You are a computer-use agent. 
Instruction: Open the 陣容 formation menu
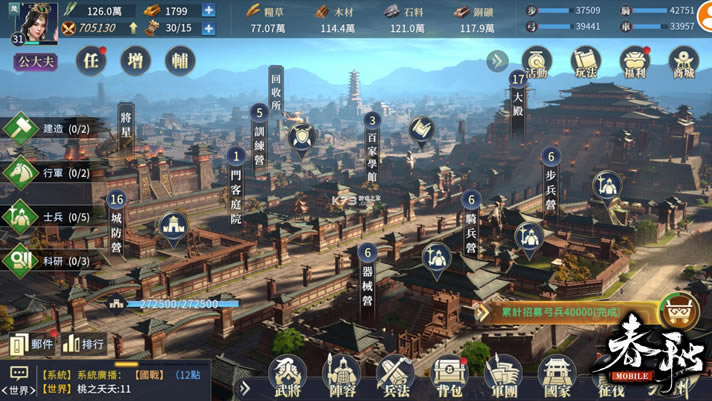(x=341, y=377)
